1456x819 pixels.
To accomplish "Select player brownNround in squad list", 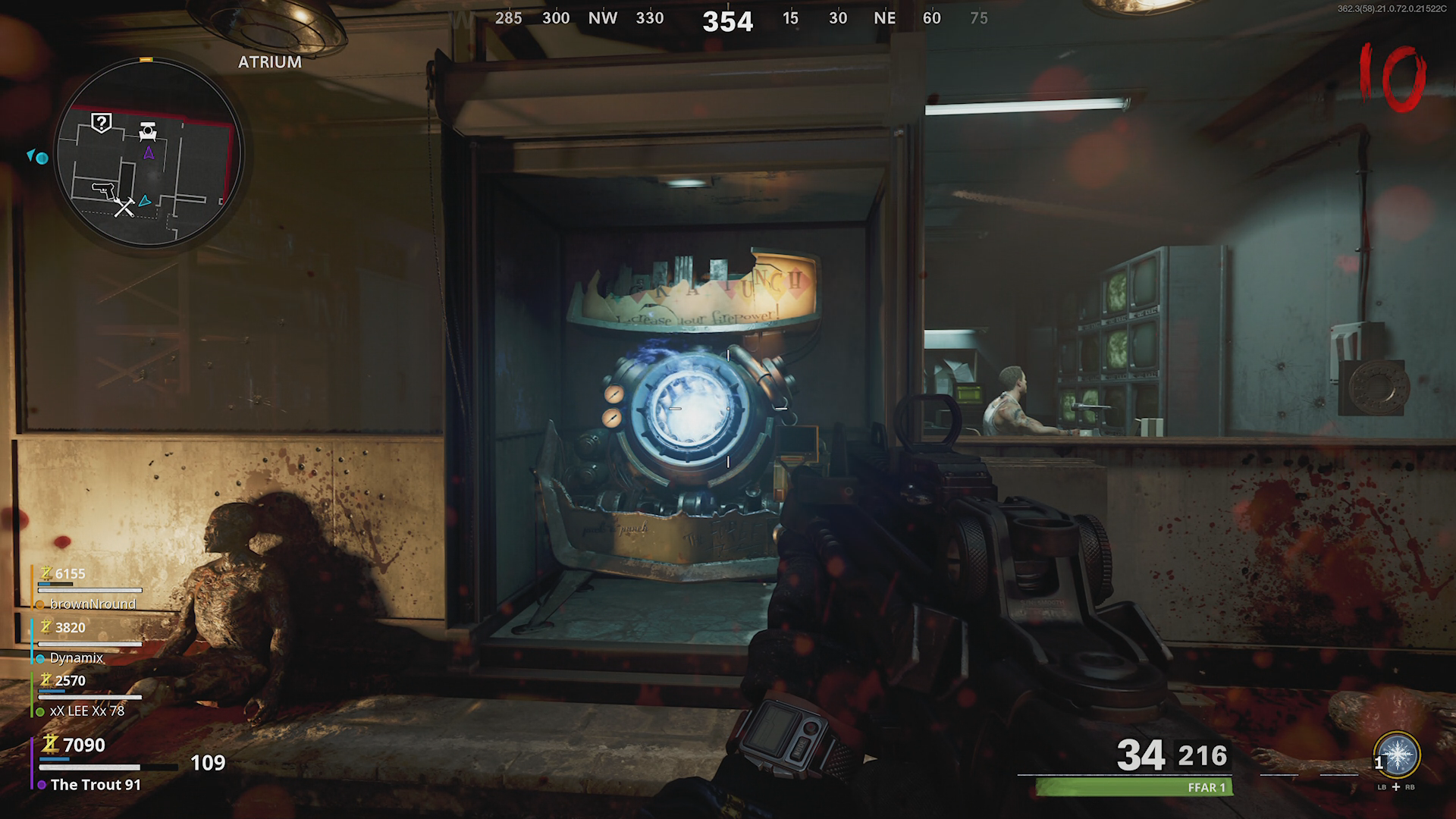I will click(92, 604).
